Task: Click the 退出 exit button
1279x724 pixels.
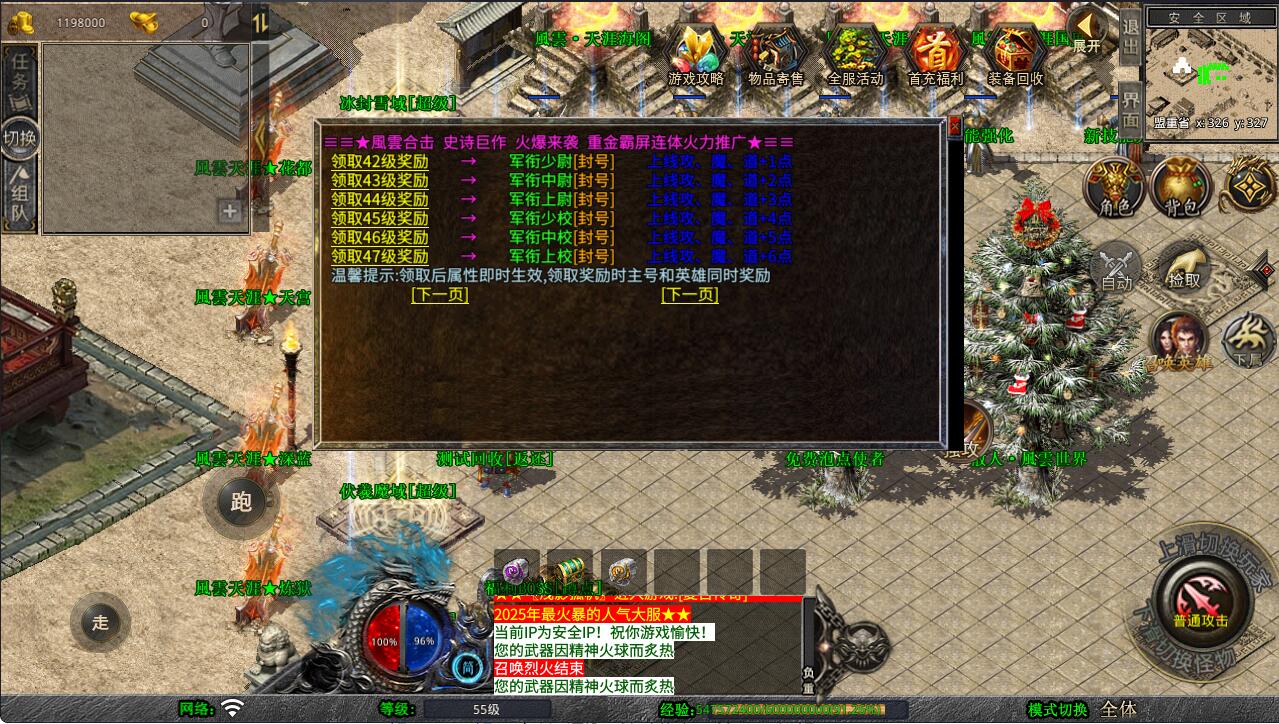Action: (x=1130, y=36)
